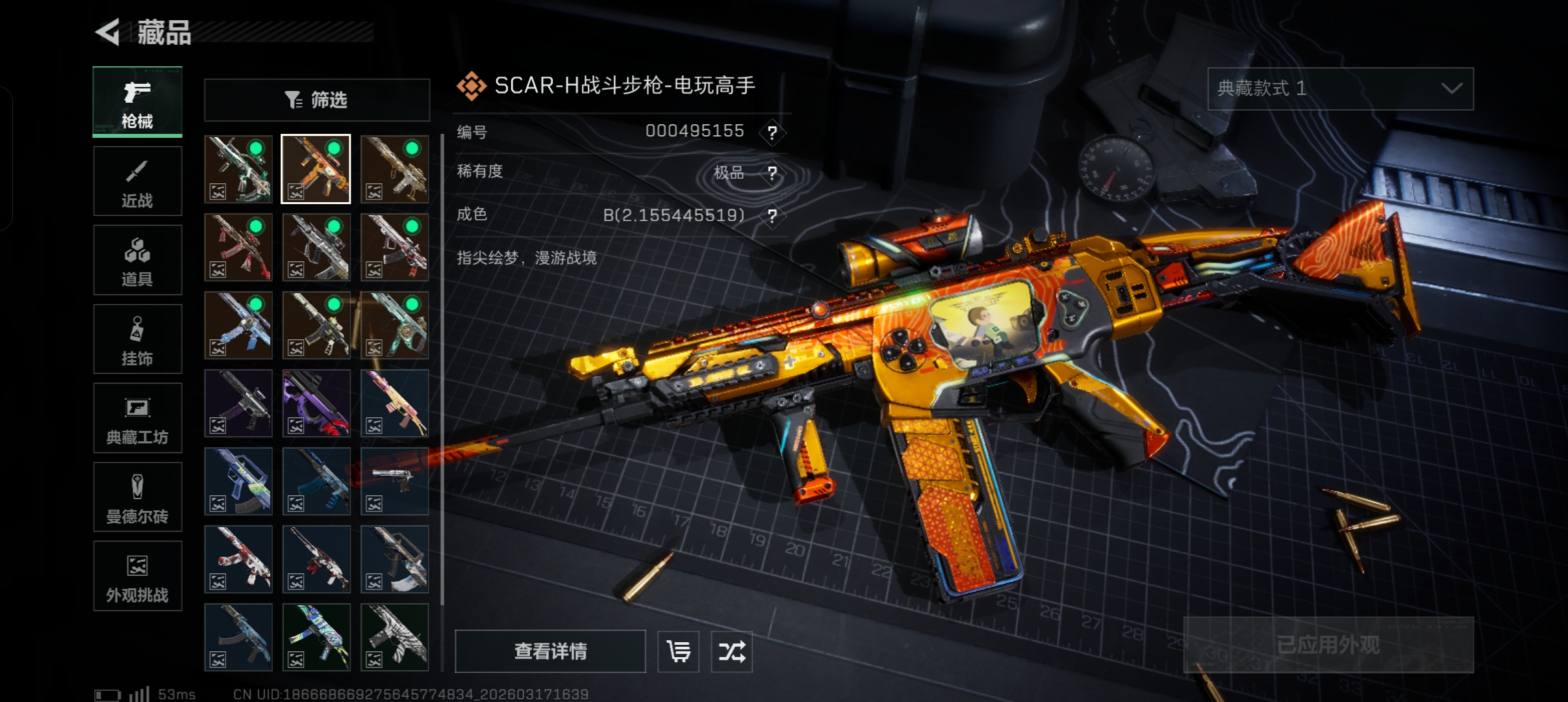The height and width of the screenshot is (702, 1568).
Task: Open the 外观挑战 challenges tab
Action: point(138,577)
